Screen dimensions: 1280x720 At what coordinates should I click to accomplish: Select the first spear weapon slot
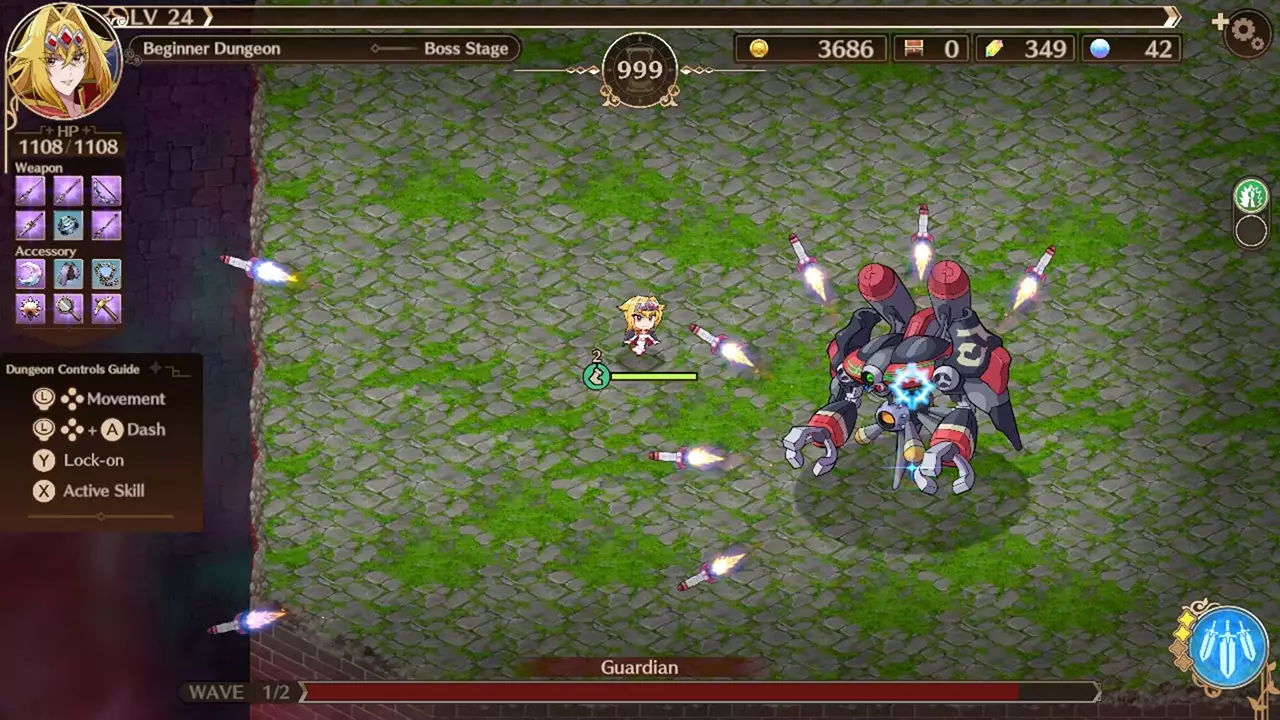(29, 190)
